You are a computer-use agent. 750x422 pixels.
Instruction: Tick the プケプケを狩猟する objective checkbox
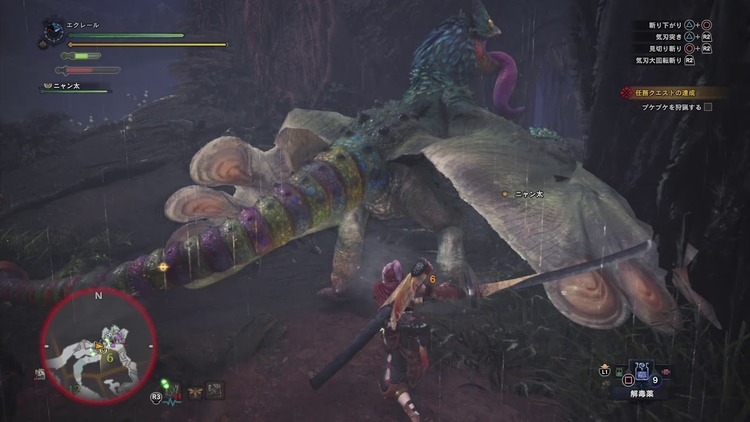tap(708, 106)
